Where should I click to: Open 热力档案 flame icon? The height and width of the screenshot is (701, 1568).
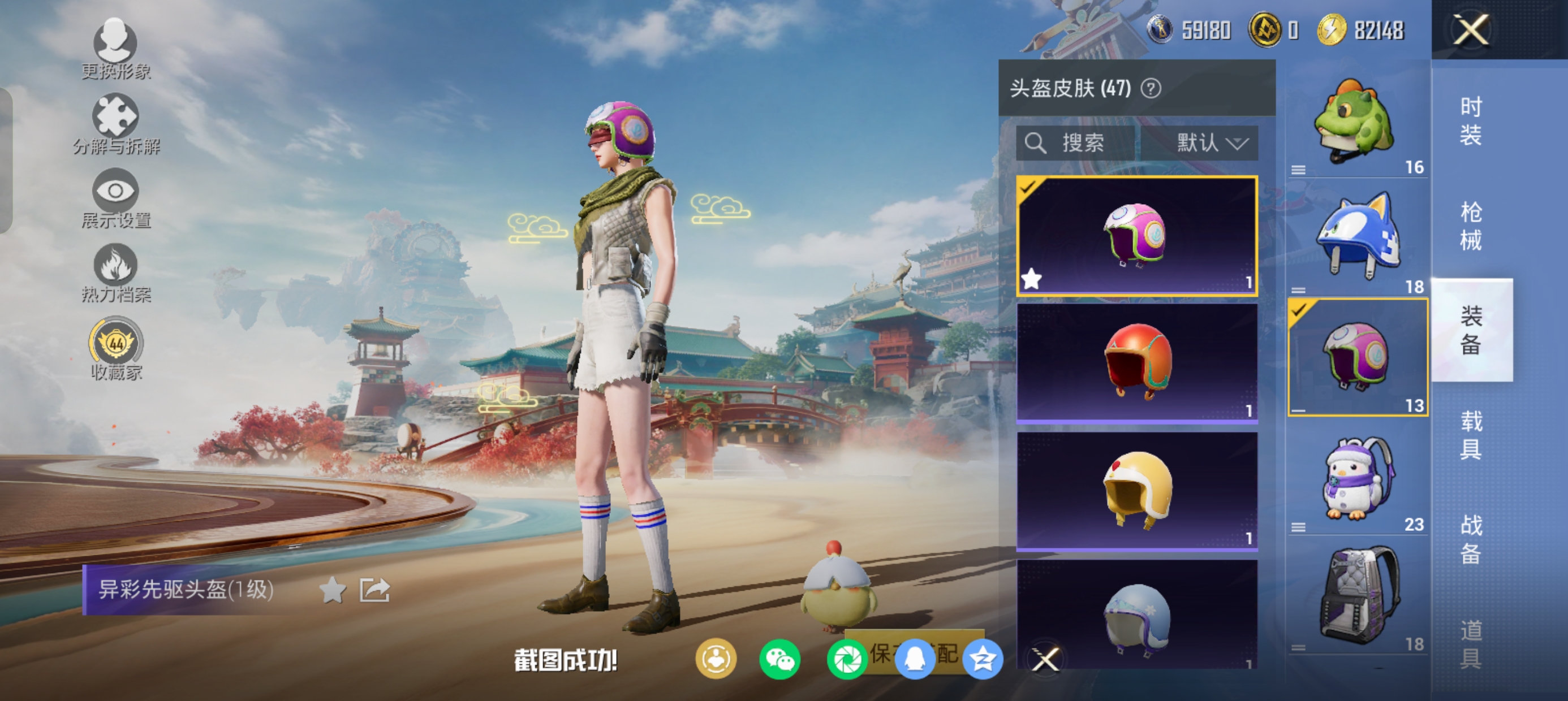(115, 271)
